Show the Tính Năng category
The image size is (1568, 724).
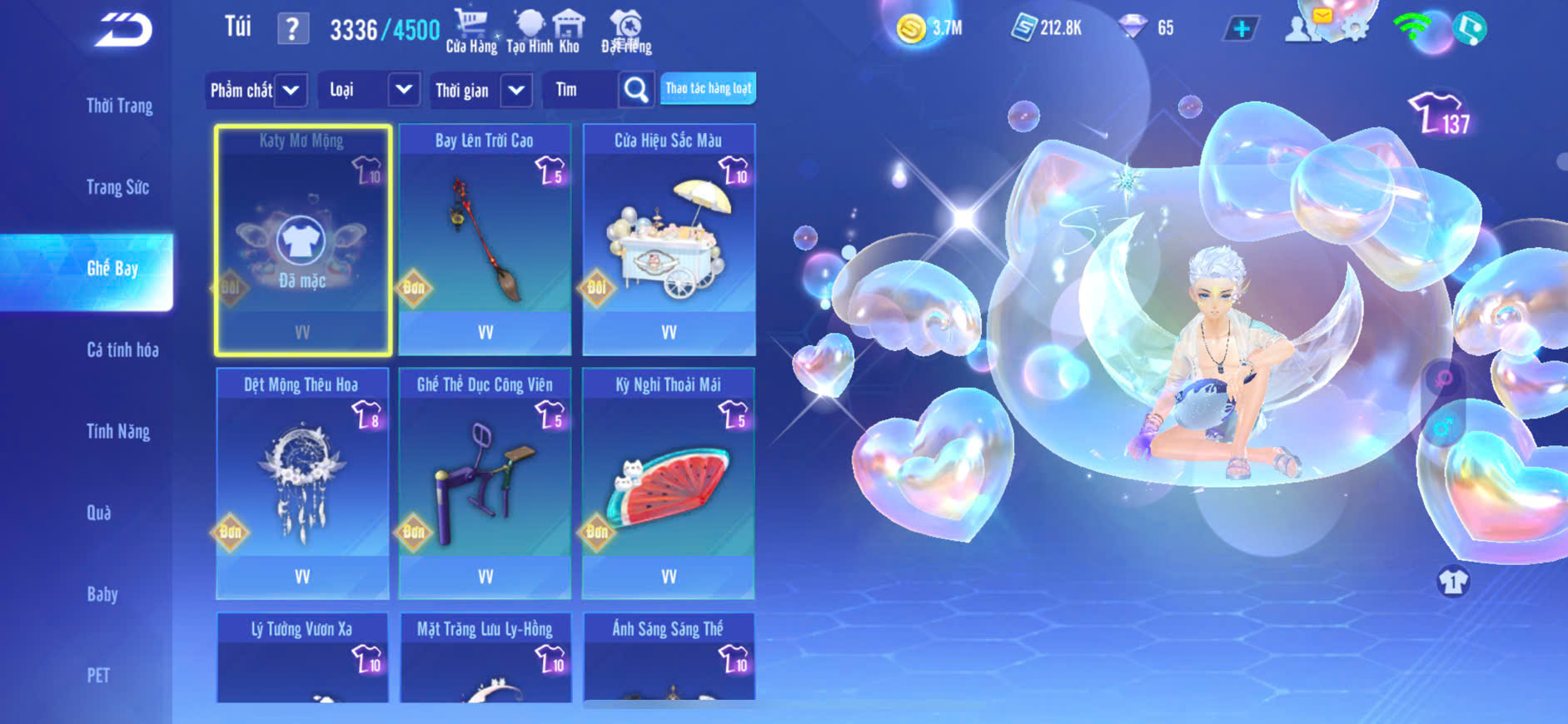click(x=118, y=431)
